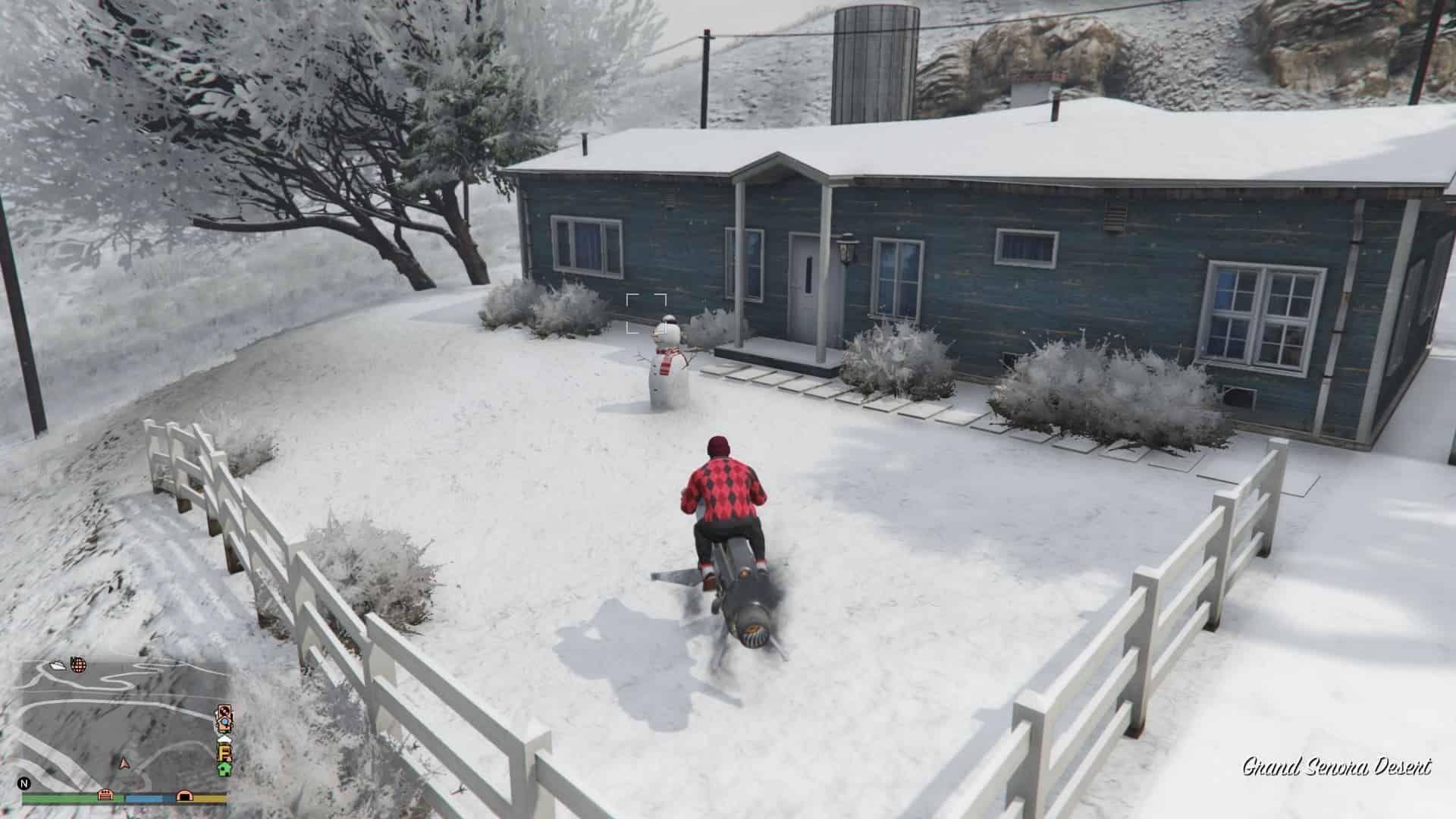The width and height of the screenshot is (1456, 819).
Task: Select the white yacht blip on minimap
Action: [x=58, y=666]
